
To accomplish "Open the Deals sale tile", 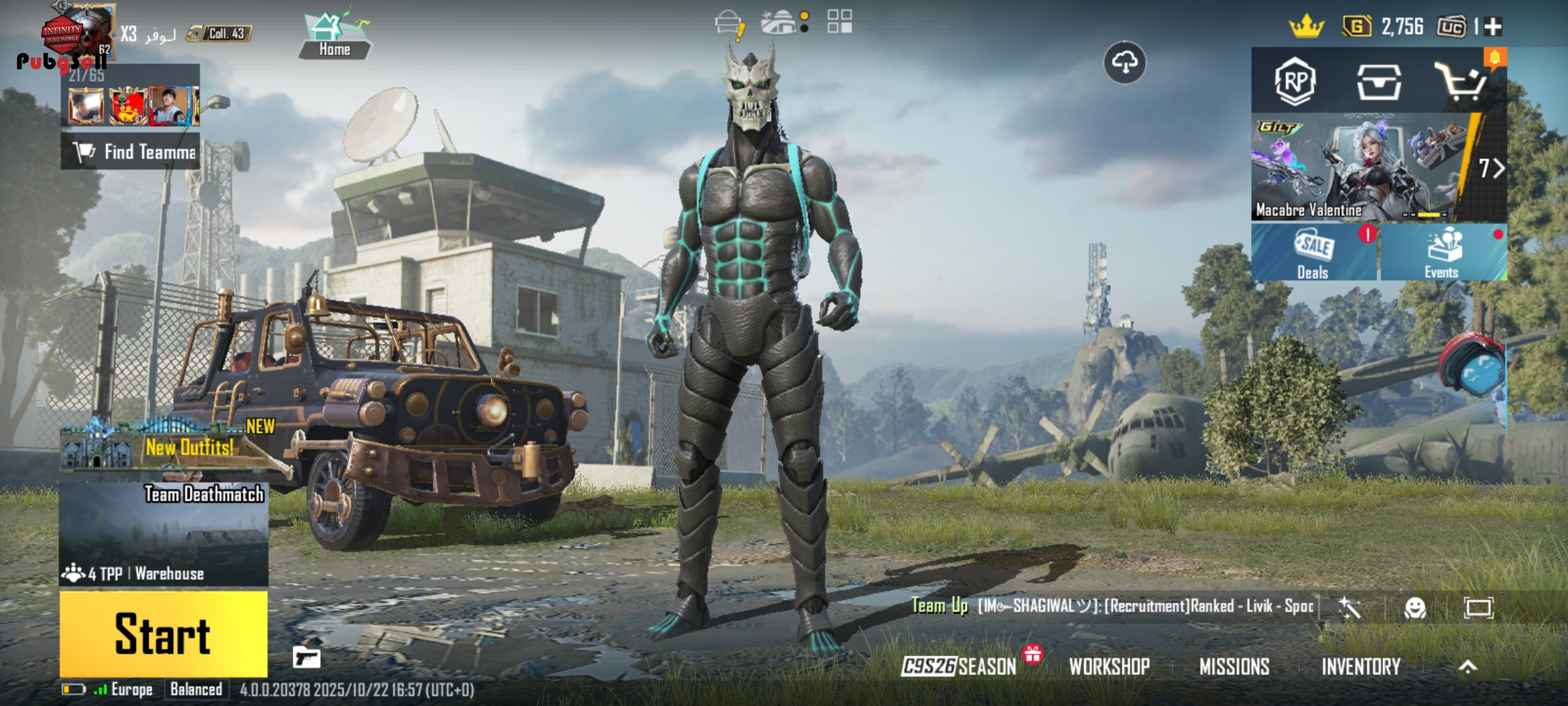I will [x=1313, y=253].
